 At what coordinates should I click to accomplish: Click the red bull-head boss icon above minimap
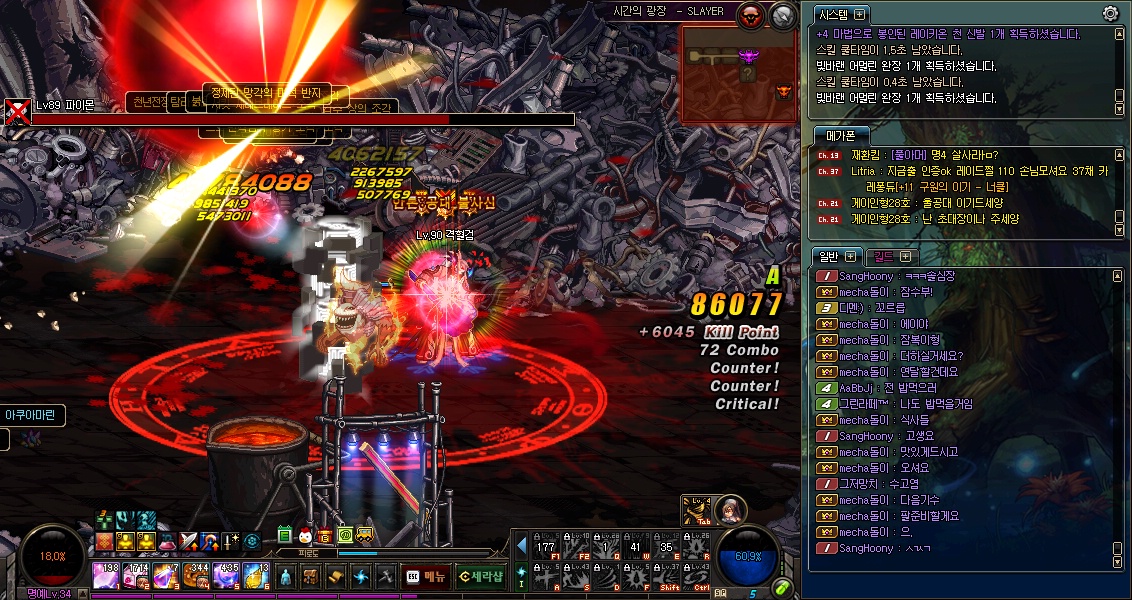pyautogui.click(x=751, y=14)
